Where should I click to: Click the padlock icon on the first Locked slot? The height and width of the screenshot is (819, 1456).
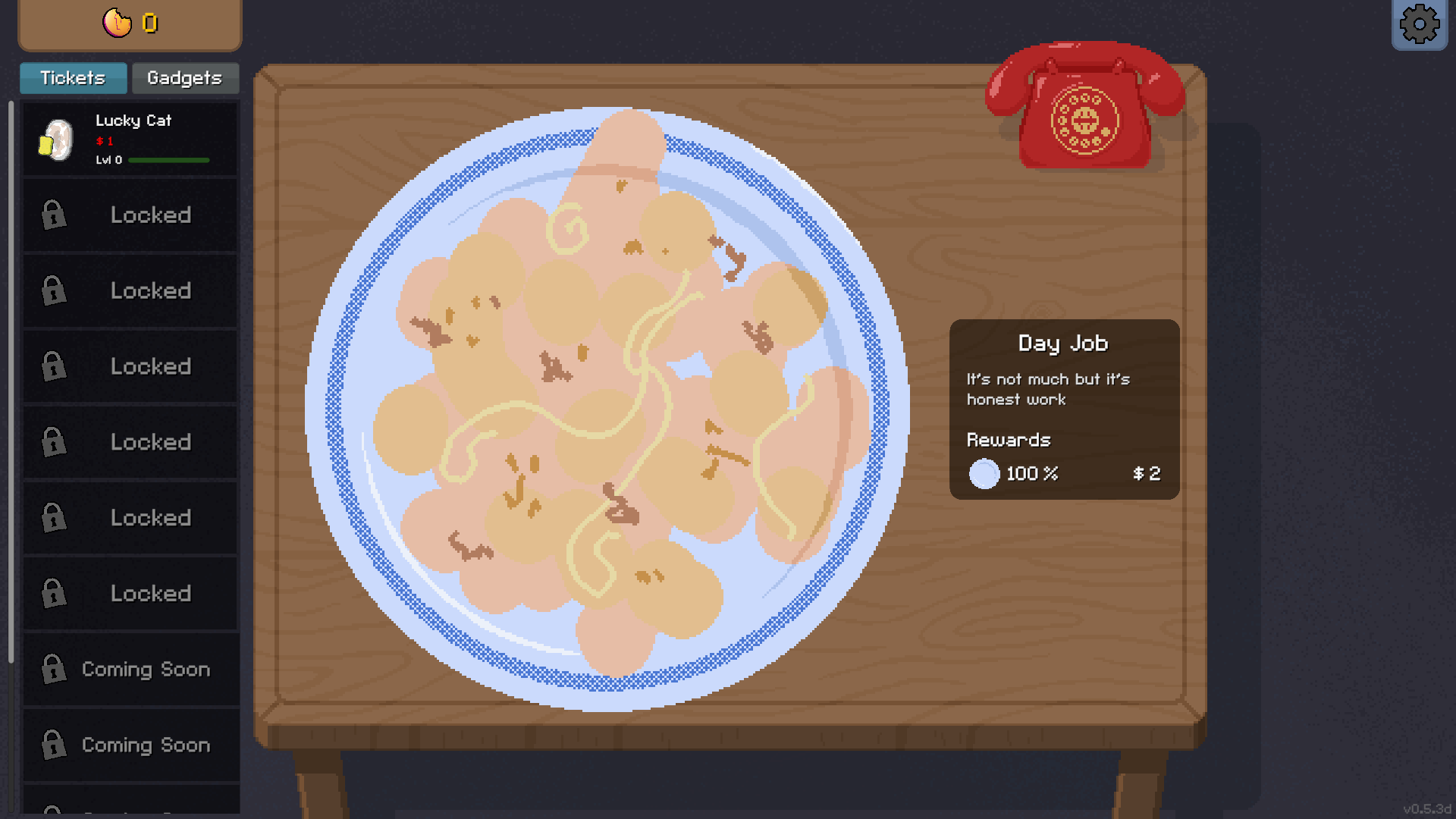52,215
